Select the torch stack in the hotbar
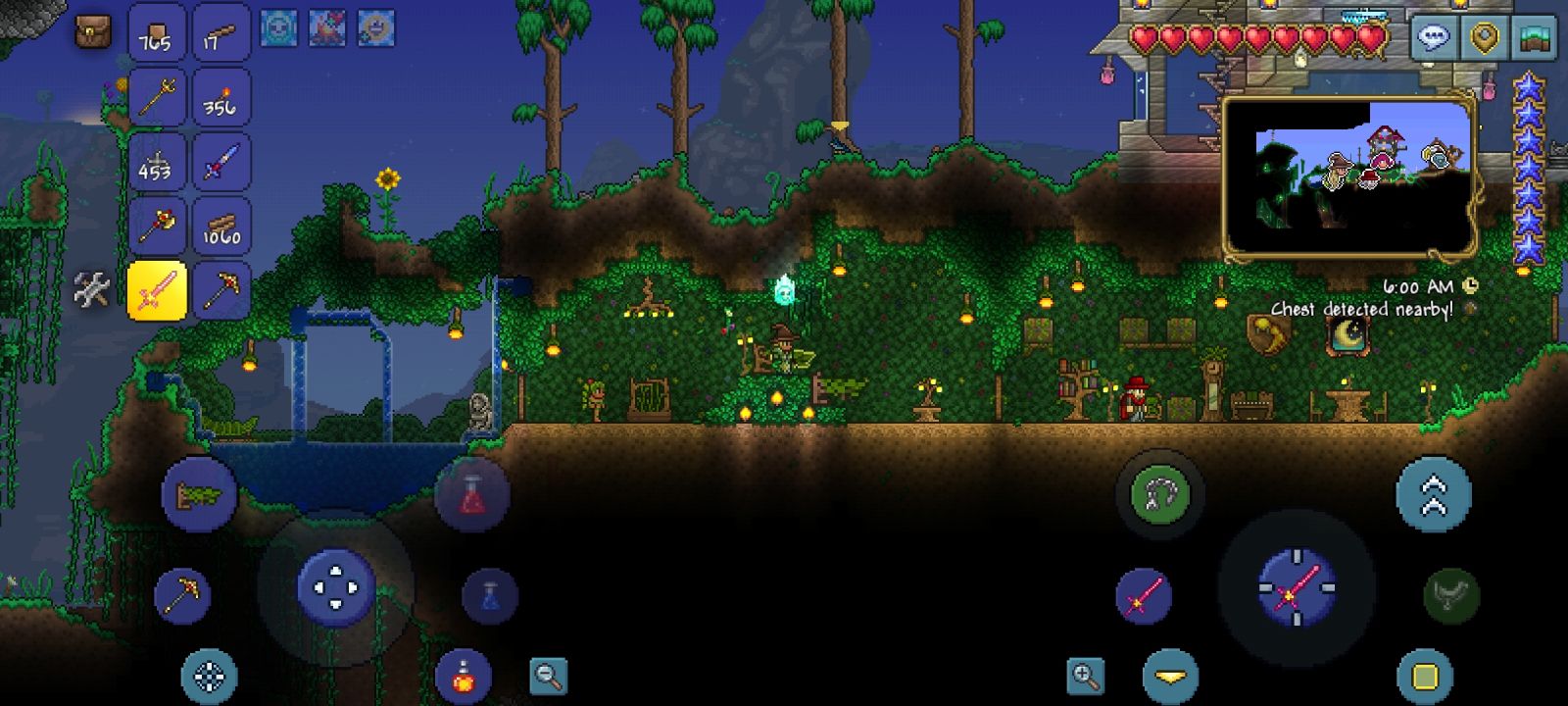The height and width of the screenshot is (706, 1568). pyautogui.click(x=222, y=97)
